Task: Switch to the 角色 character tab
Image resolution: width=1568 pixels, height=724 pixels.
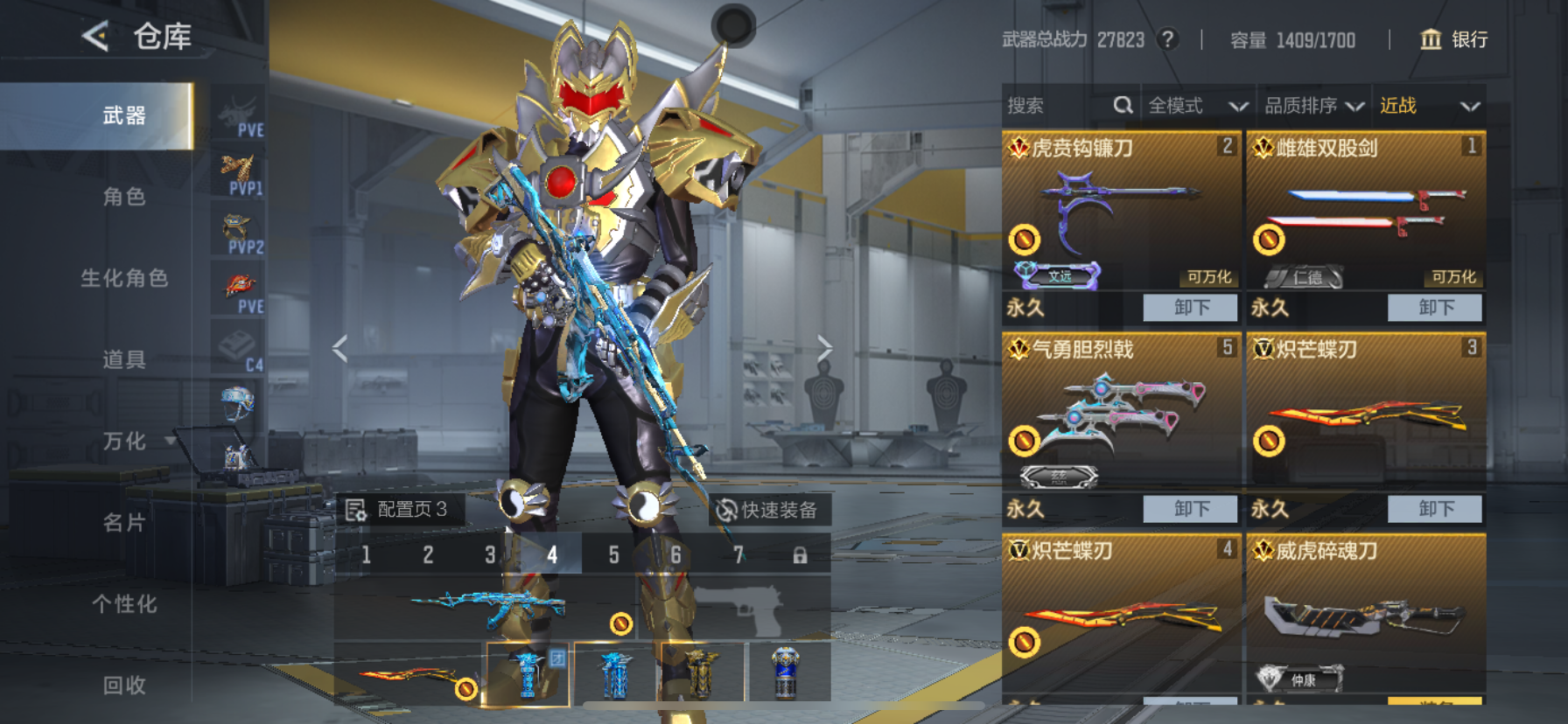Action: (x=124, y=197)
